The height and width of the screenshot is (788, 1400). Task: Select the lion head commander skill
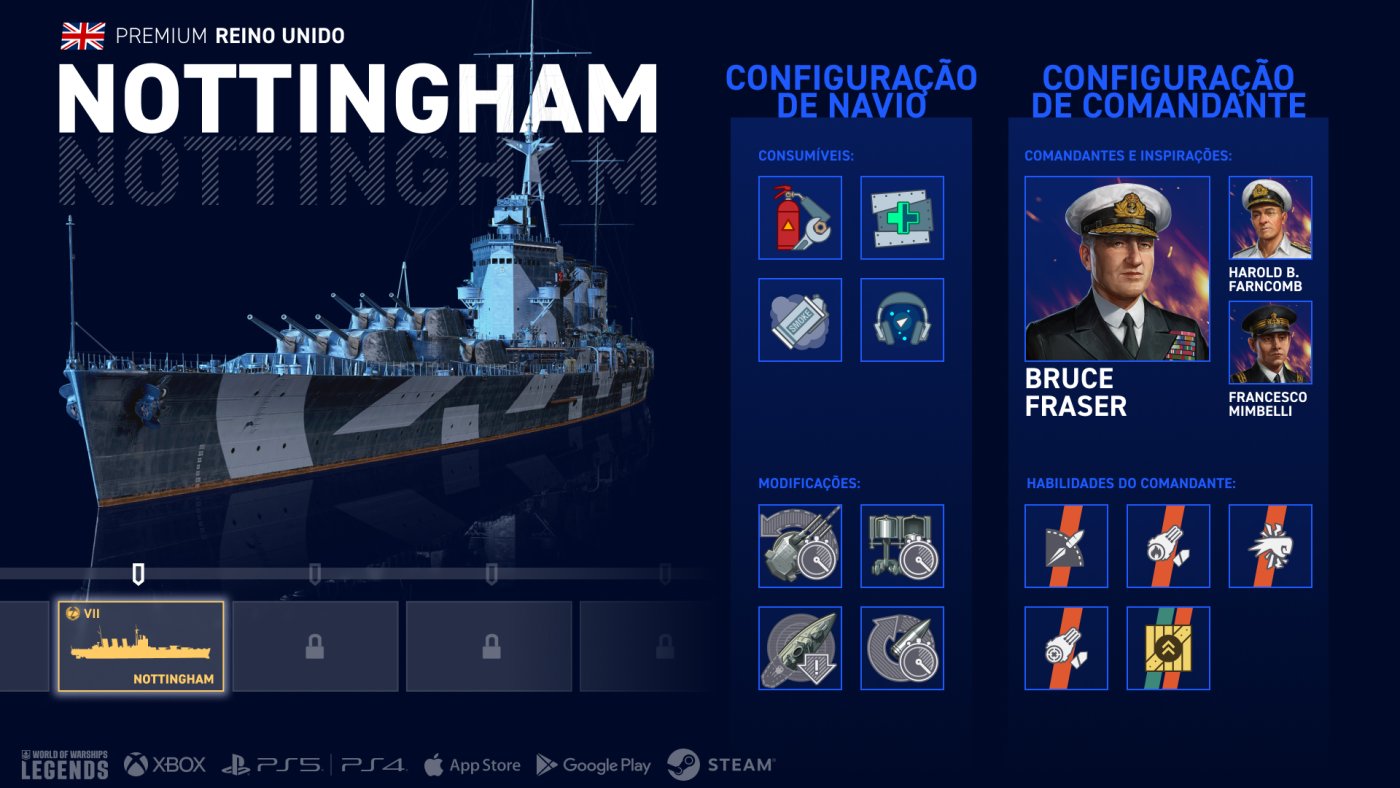point(1270,546)
